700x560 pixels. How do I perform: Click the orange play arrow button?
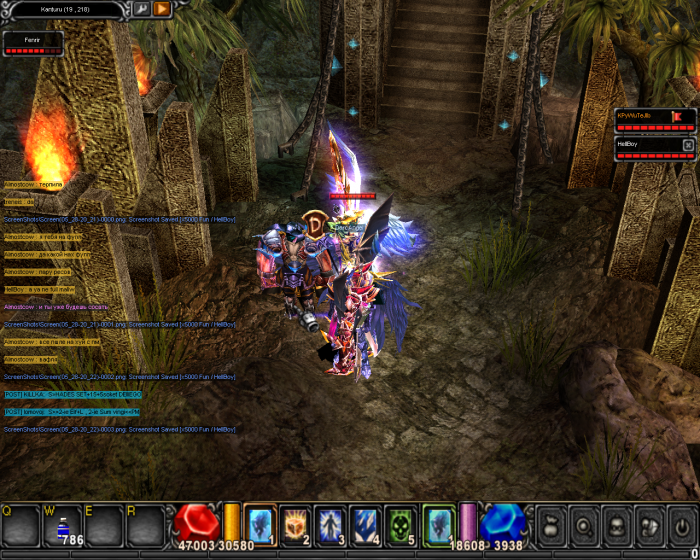pyautogui.click(x=162, y=9)
